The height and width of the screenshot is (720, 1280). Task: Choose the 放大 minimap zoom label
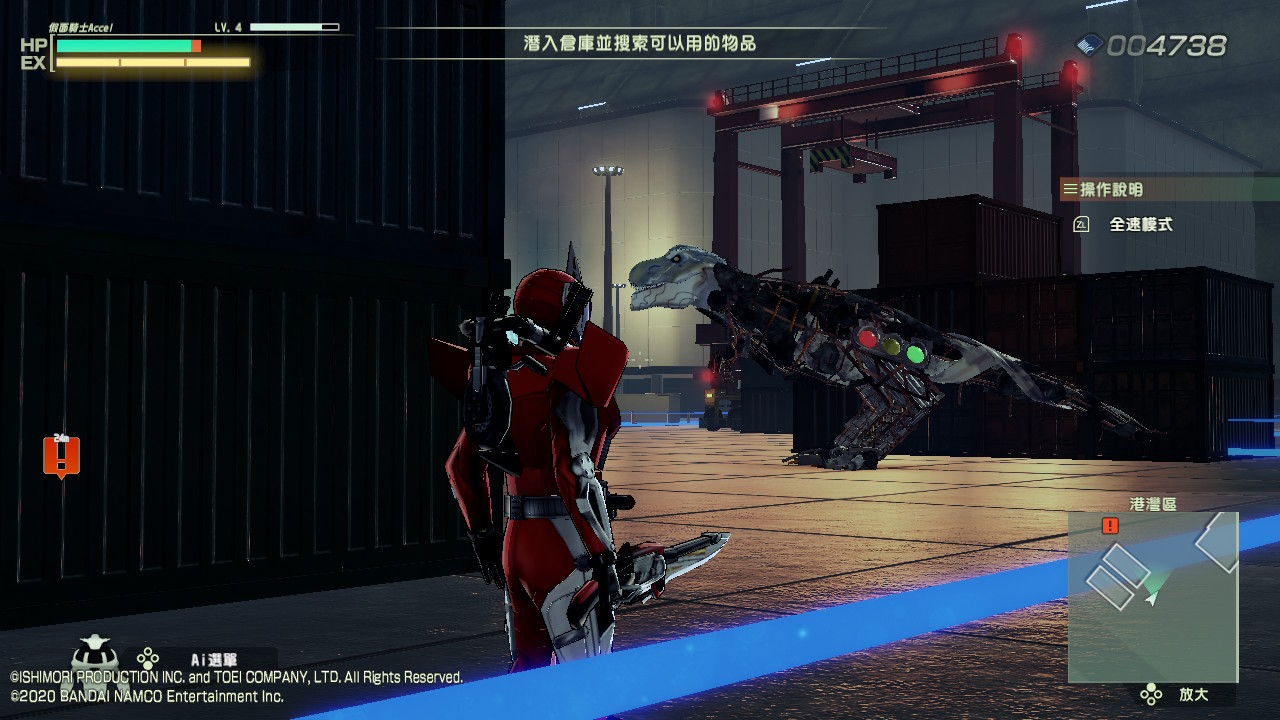(x=1193, y=694)
